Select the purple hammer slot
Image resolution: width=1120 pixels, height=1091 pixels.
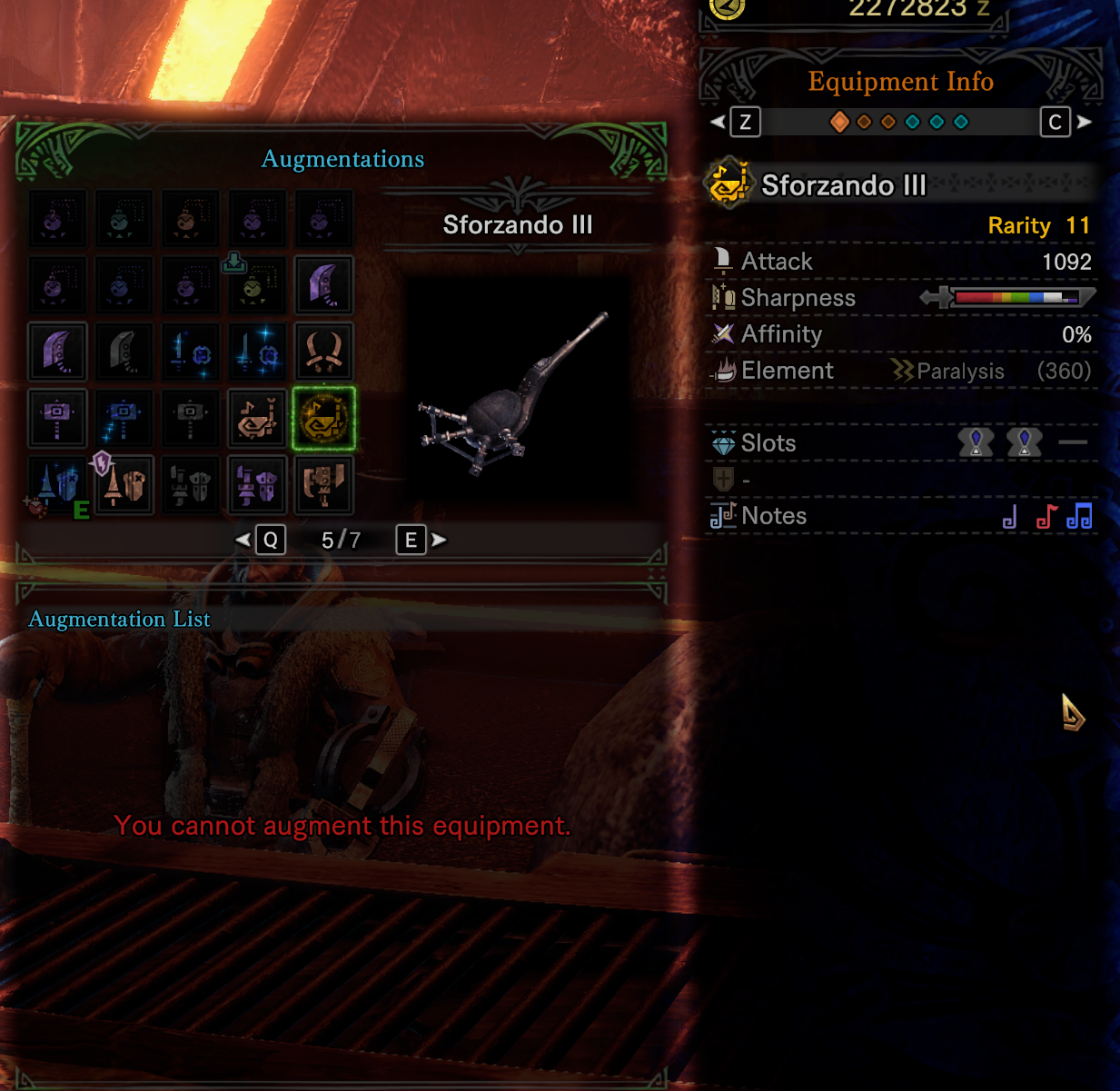58,418
